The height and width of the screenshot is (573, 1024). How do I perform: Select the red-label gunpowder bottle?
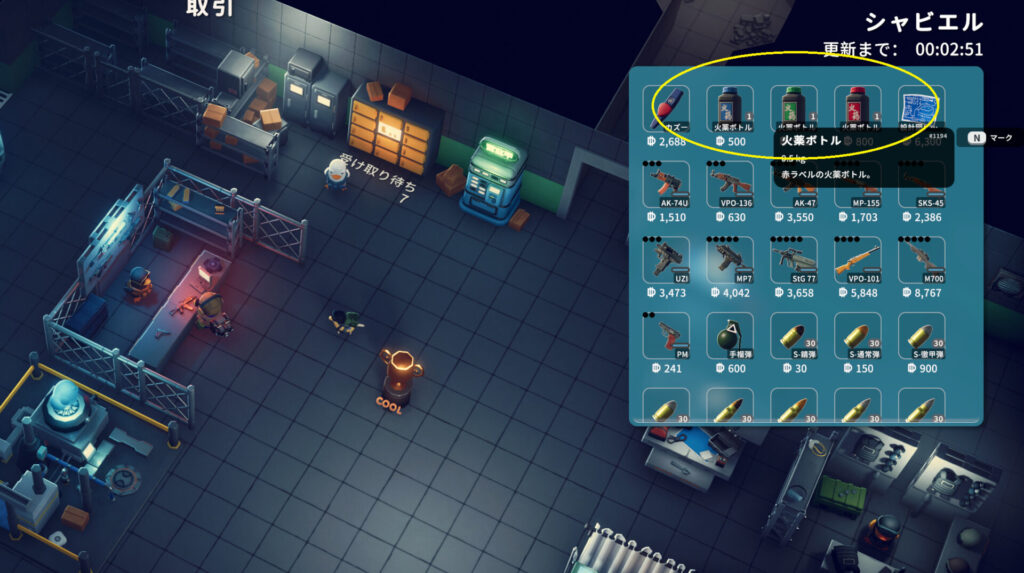[858, 109]
